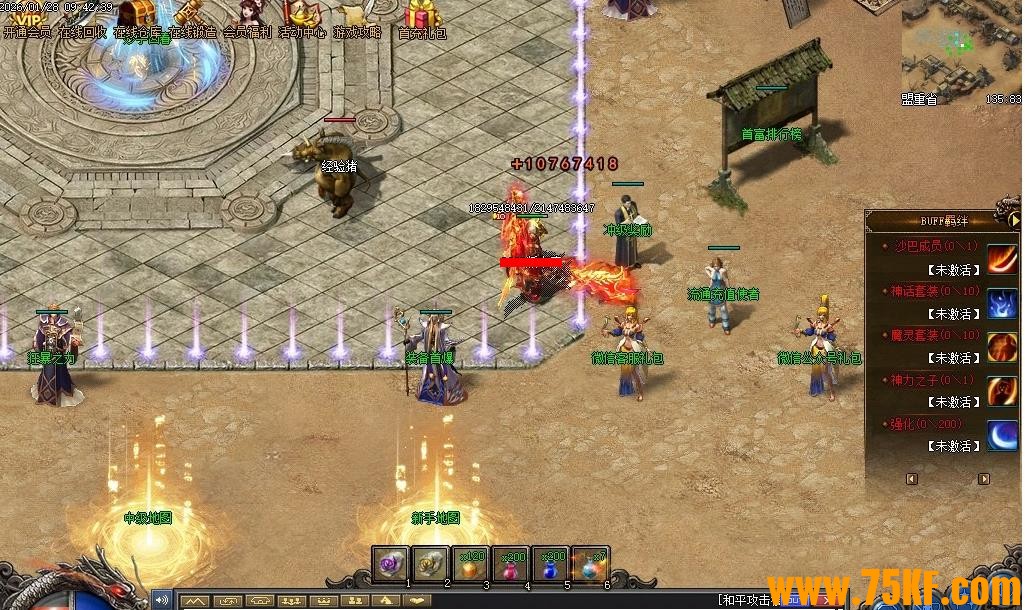Toggle the sound speaker button
Viewport: 1025px width, 610px height.
[x=162, y=600]
